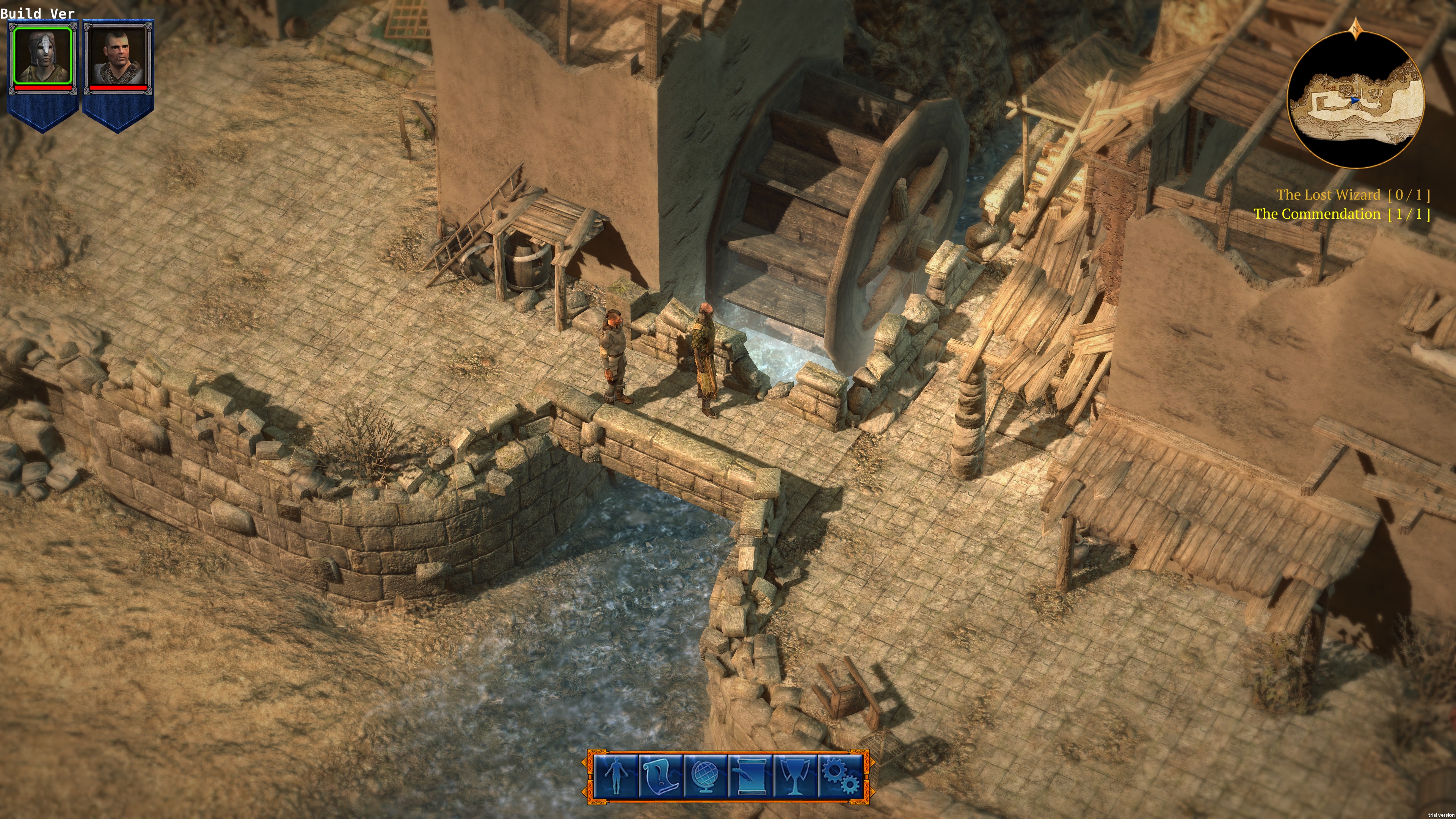Click the circular minimap
The width and height of the screenshot is (1456, 819).
point(1356,99)
